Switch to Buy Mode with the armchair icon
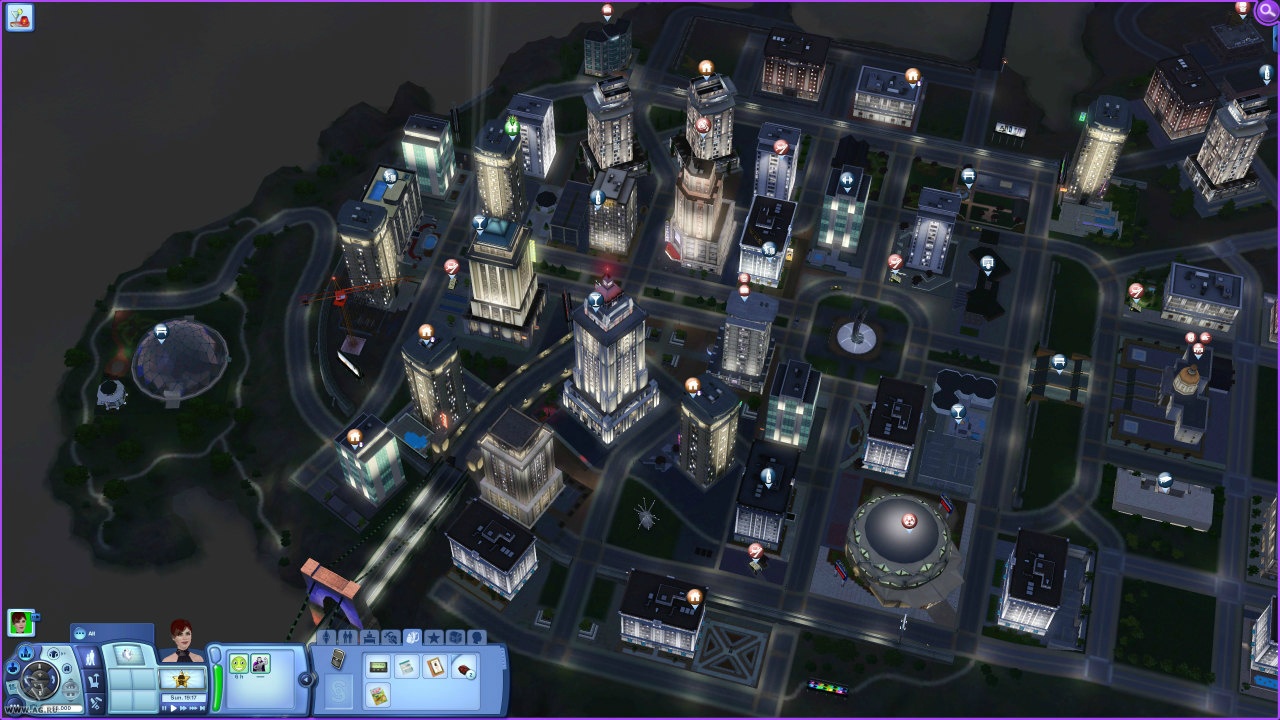The image size is (1280, 720). point(93,681)
